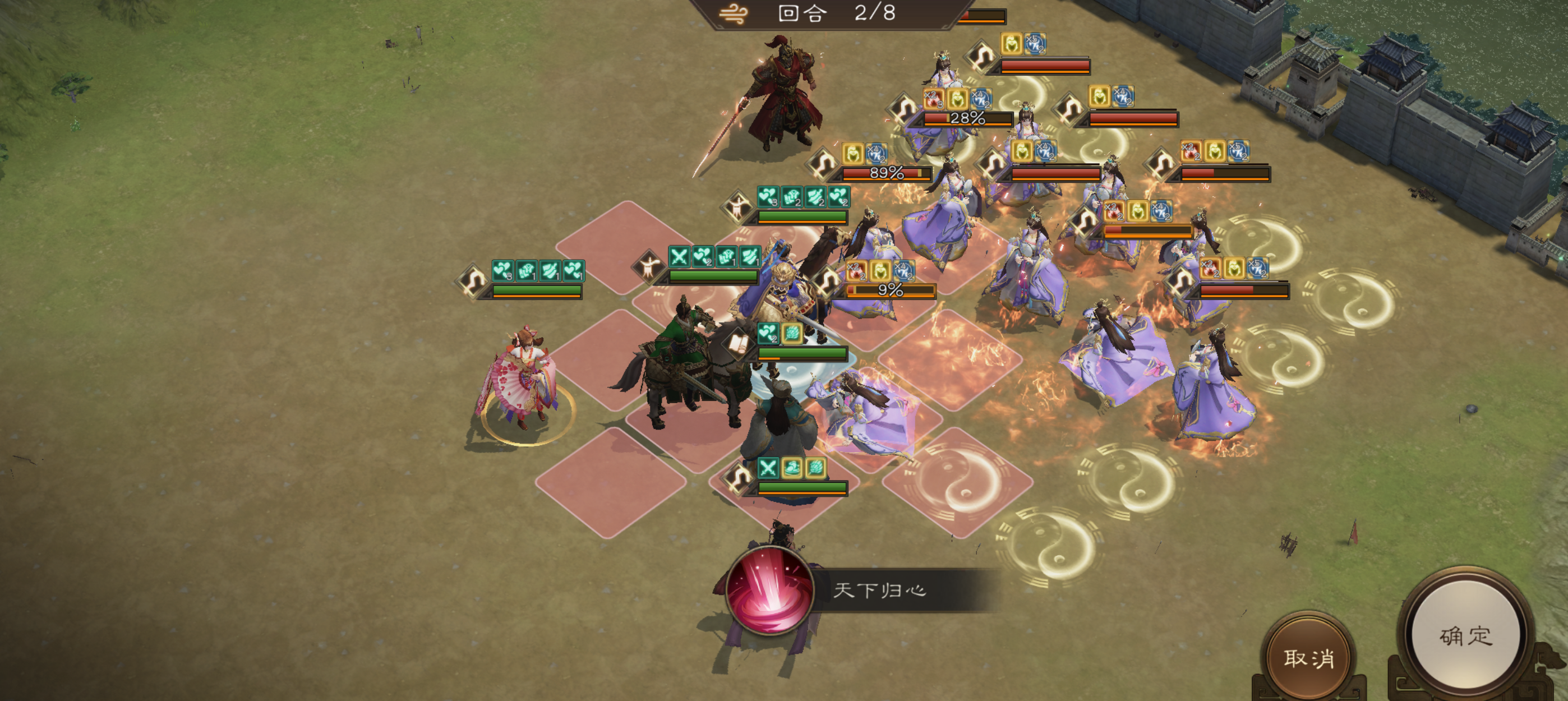The height and width of the screenshot is (701, 1568).
Task: Tap the gold S turn-order marker beside the 89% enemy
Action: [822, 163]
